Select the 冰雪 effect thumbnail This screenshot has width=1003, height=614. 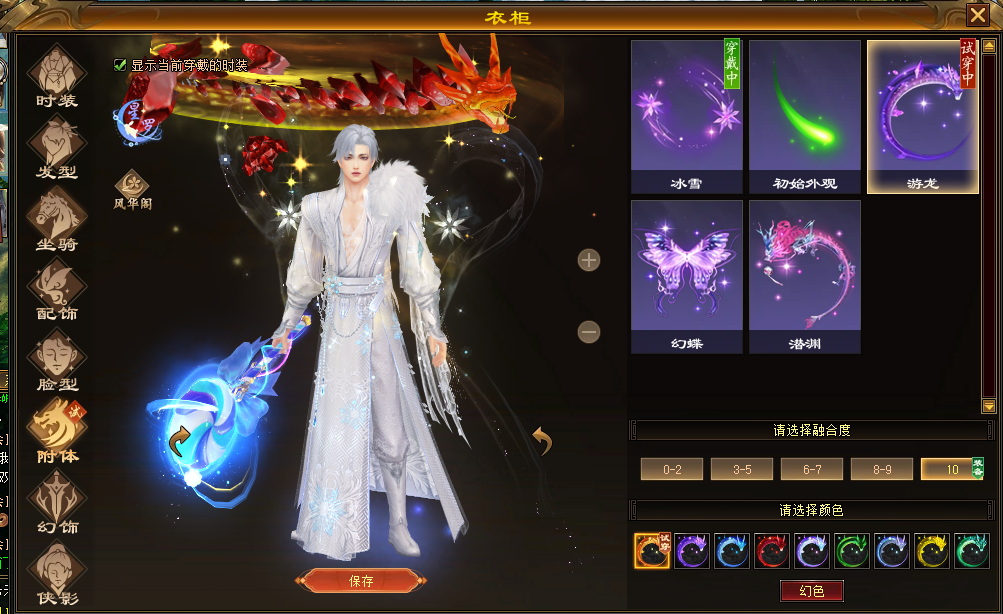(x=686, y=116)
